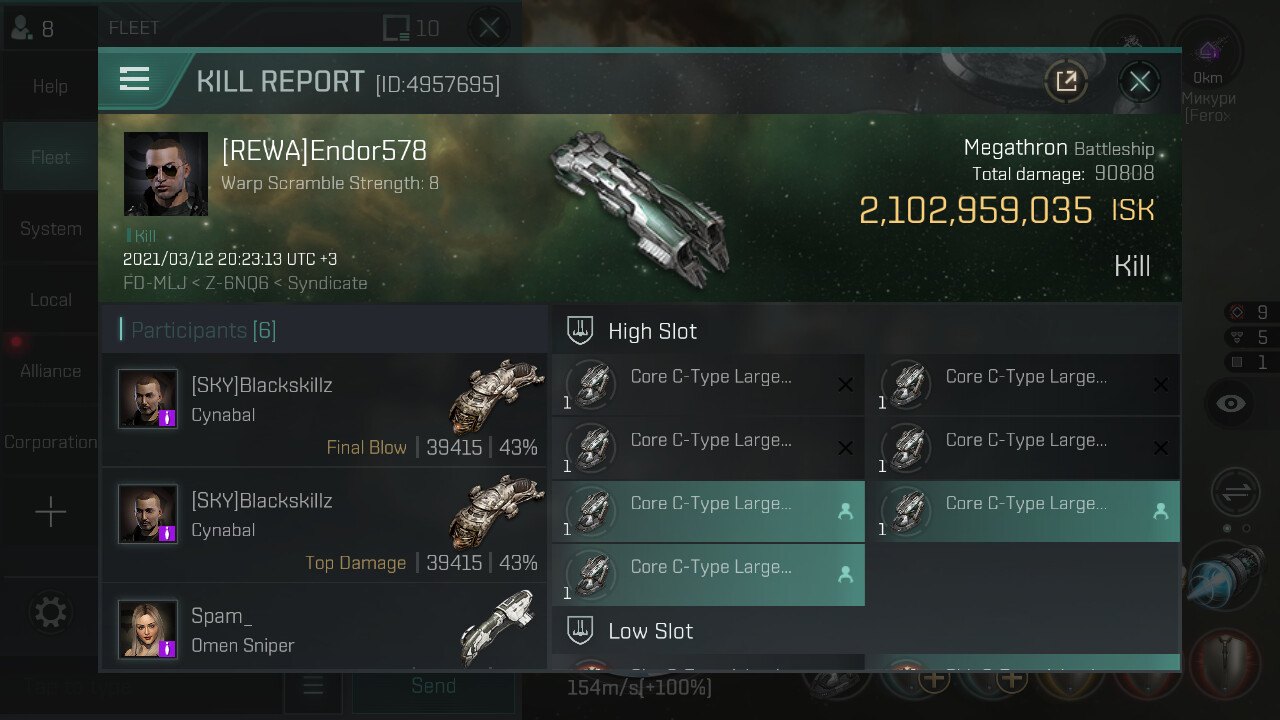Image resolution: width=1280 pixels, height=720 pixels.
Task: Share the kill report via export icon
Action: pyautogui.click(x=1066, y=81)
